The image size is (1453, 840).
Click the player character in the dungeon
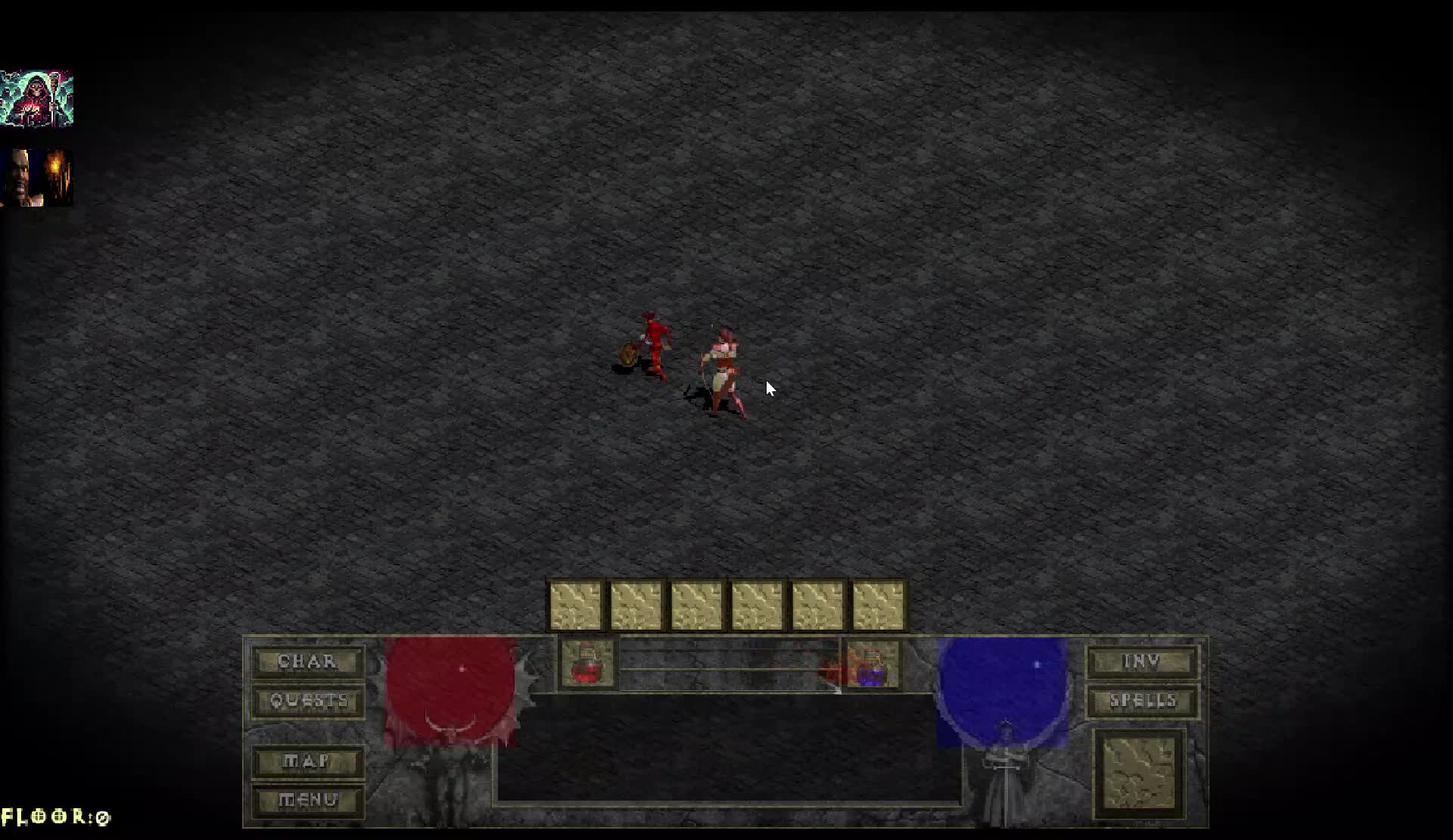click(719, 363)
